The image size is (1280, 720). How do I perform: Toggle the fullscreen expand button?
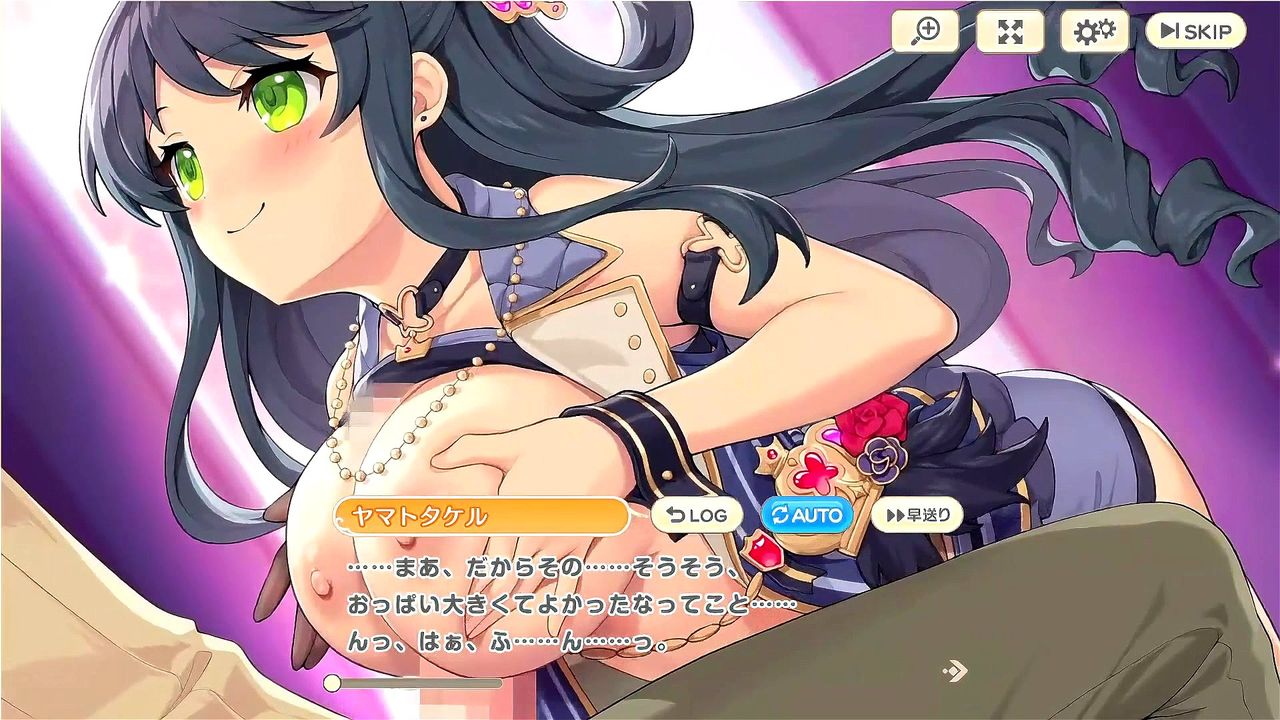(x=1010, y=32)
